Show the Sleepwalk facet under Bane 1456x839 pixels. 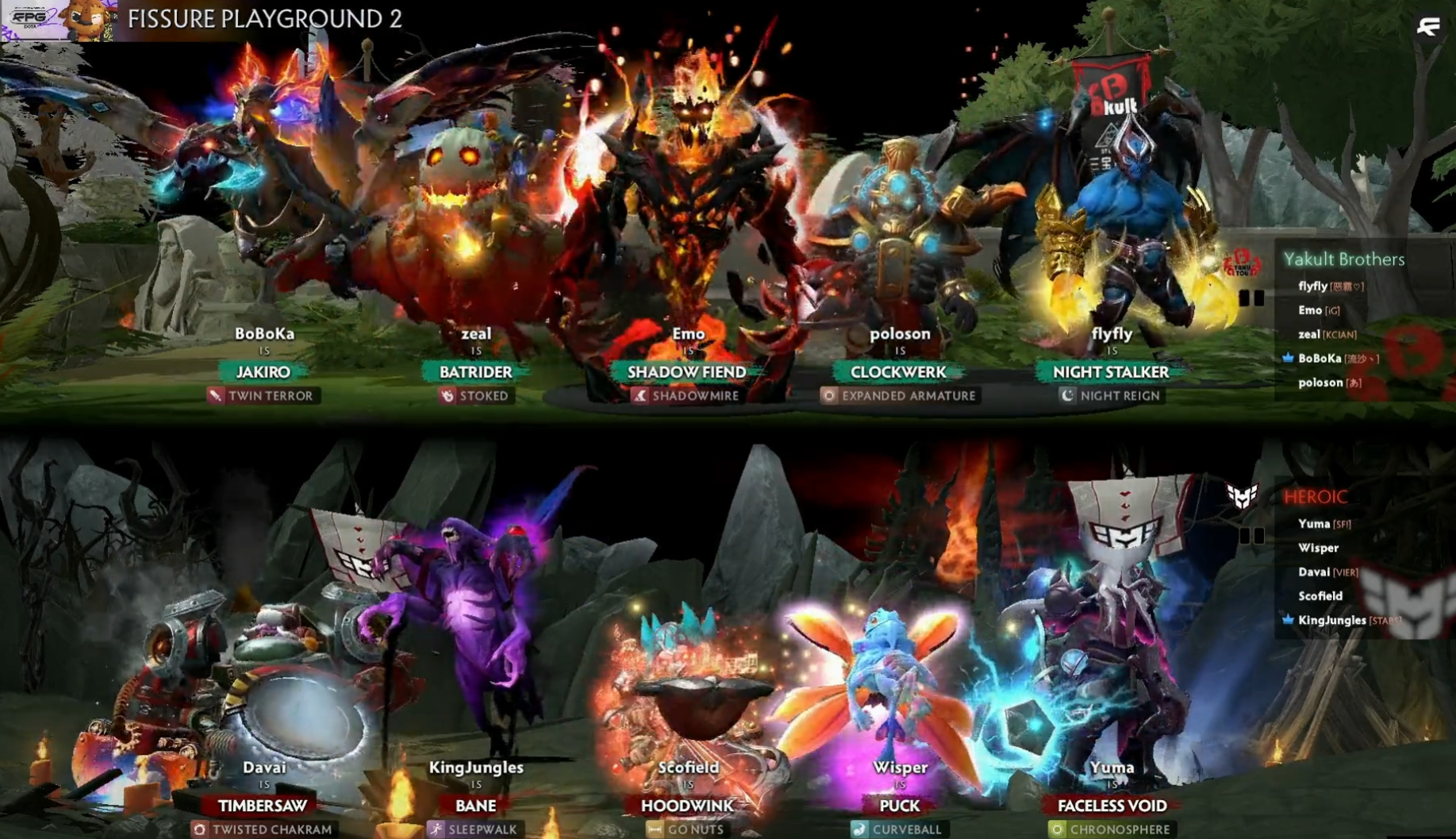474,829
